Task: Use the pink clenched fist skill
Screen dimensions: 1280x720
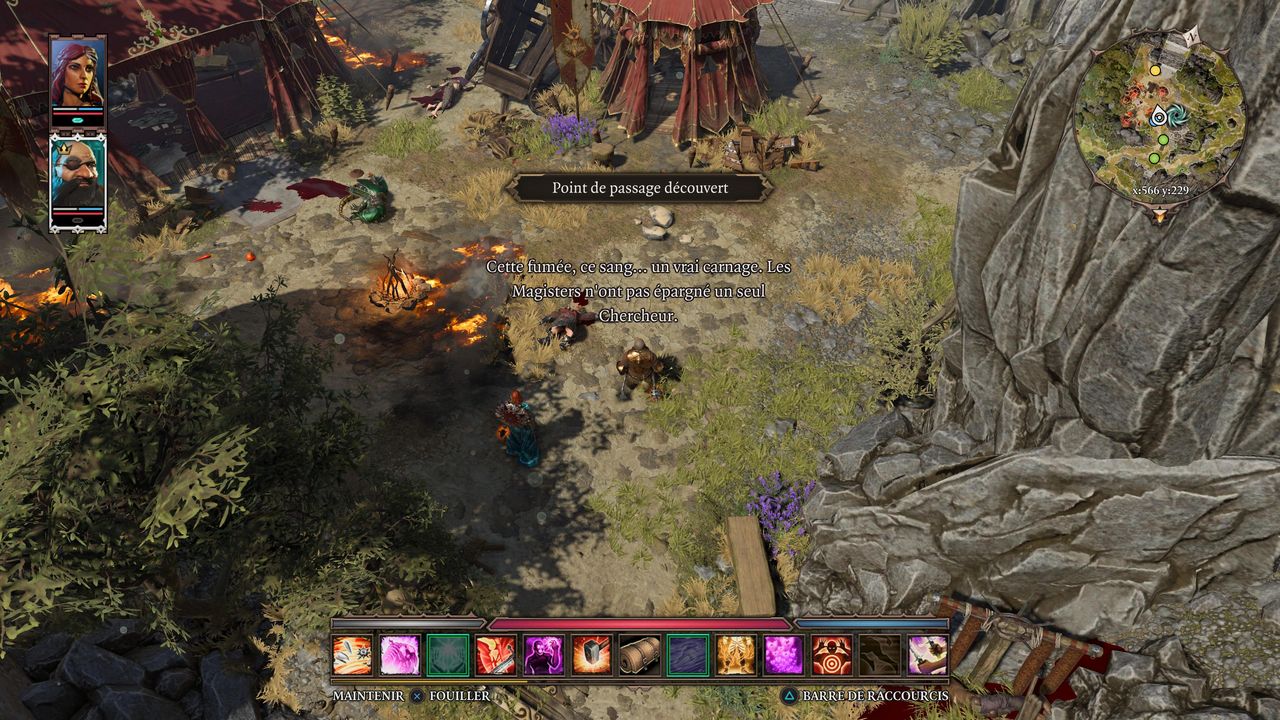Action: coord(400,655)
